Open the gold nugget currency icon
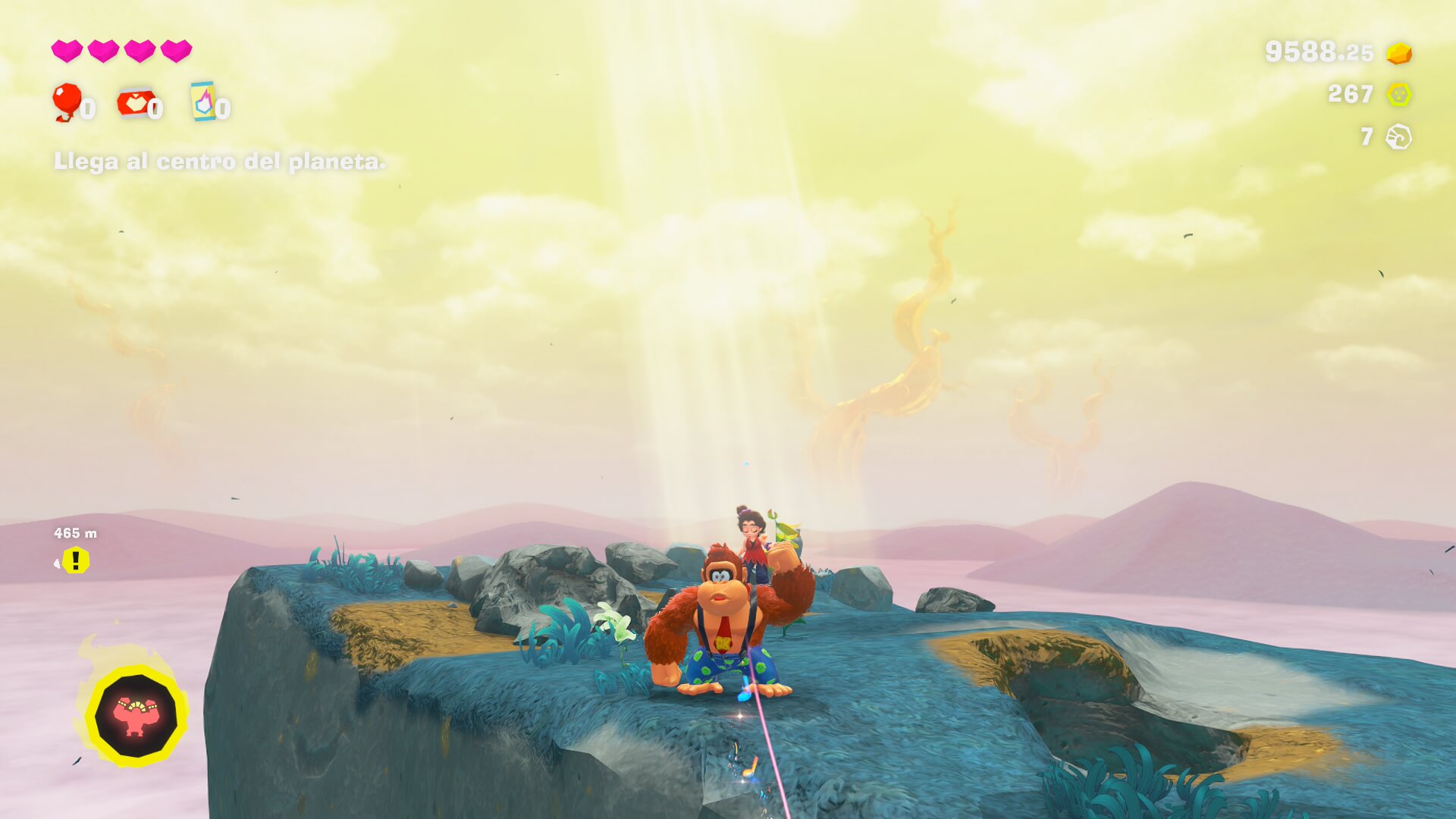This screenshot has width=1456, height=819. [1399, 53]
